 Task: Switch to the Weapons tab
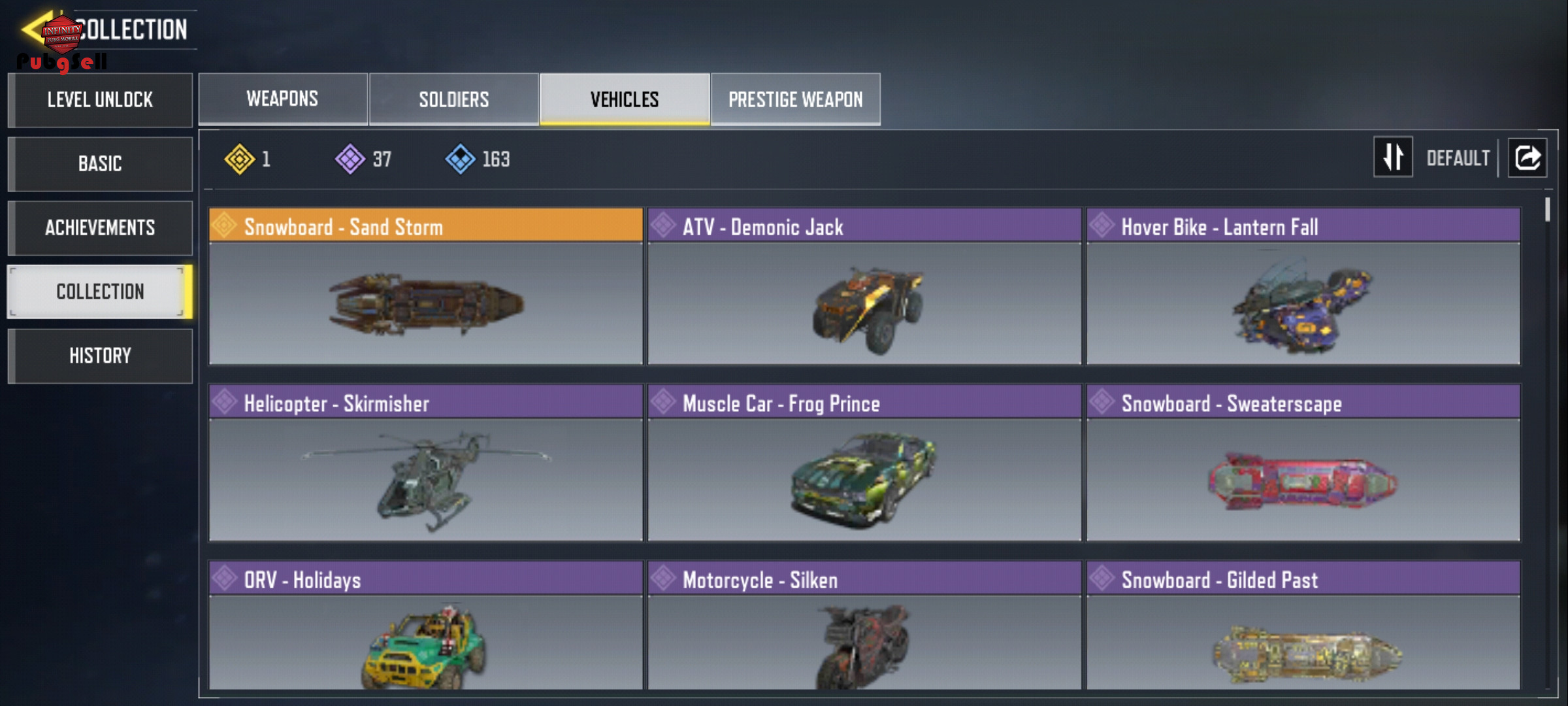click(282, 99)
